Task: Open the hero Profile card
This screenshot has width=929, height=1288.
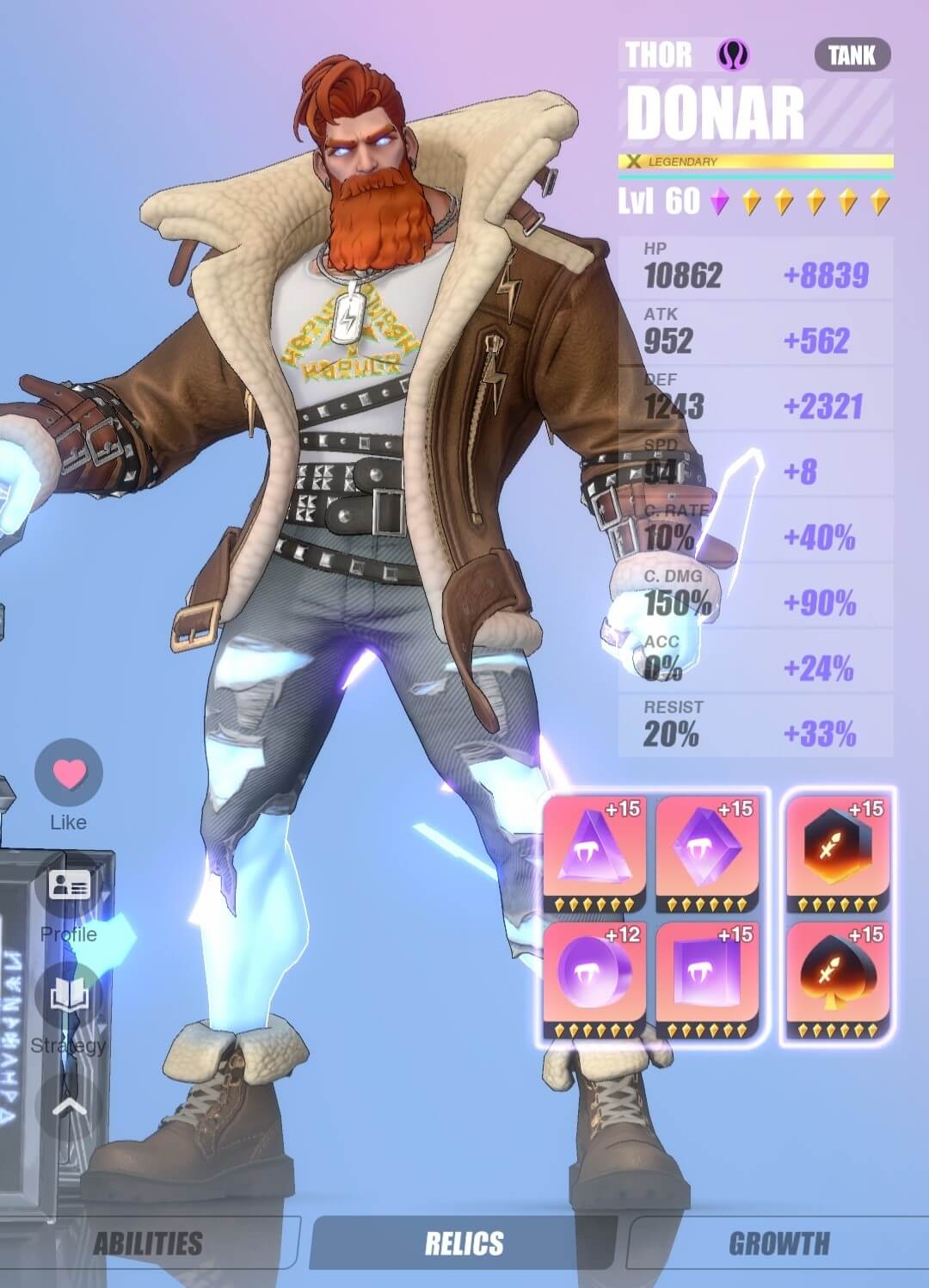Action: pyautogui.click(x=69, y=886)
